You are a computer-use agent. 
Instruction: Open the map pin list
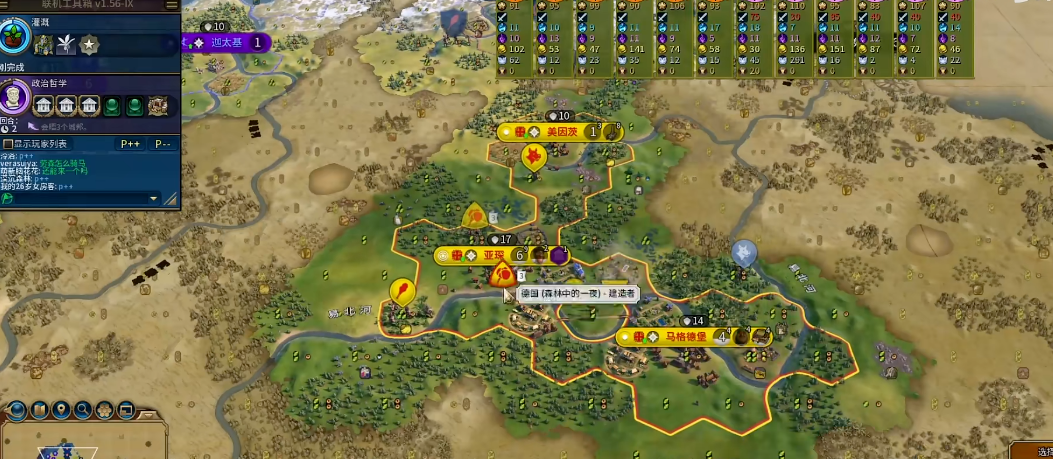point(62,409)
